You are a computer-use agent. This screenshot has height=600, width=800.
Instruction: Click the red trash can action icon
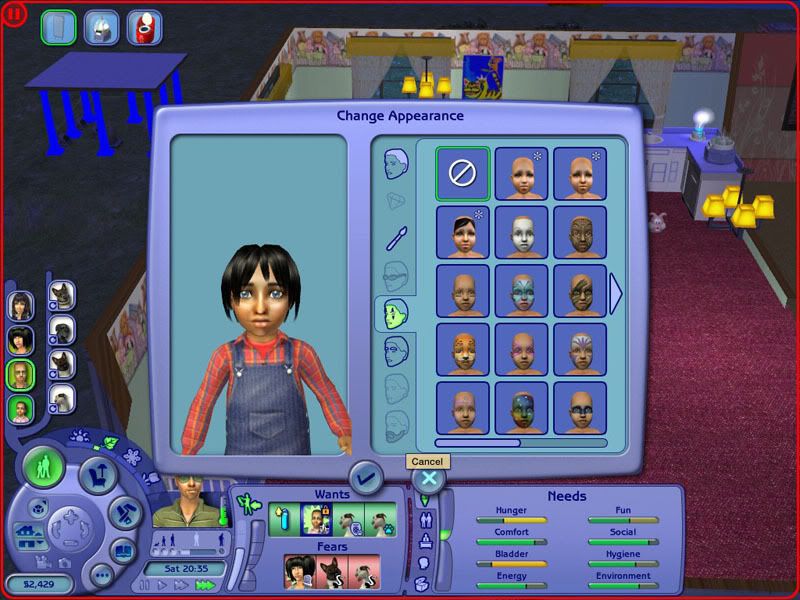pyautogui.click(x=148, y=27)
